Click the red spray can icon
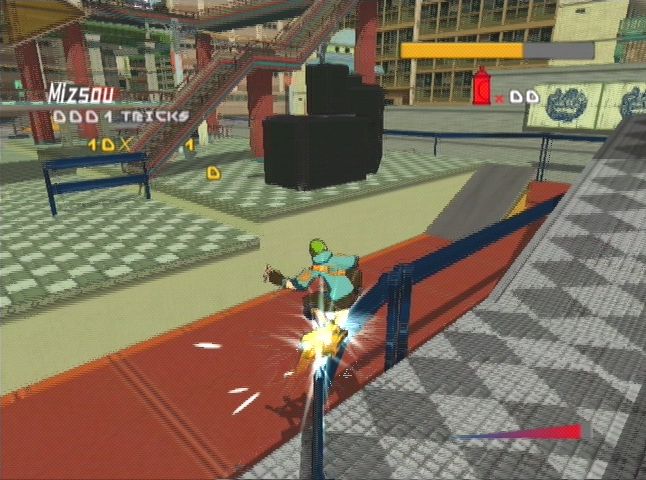Viewport: 646px width, 480px height. point(481,88)
